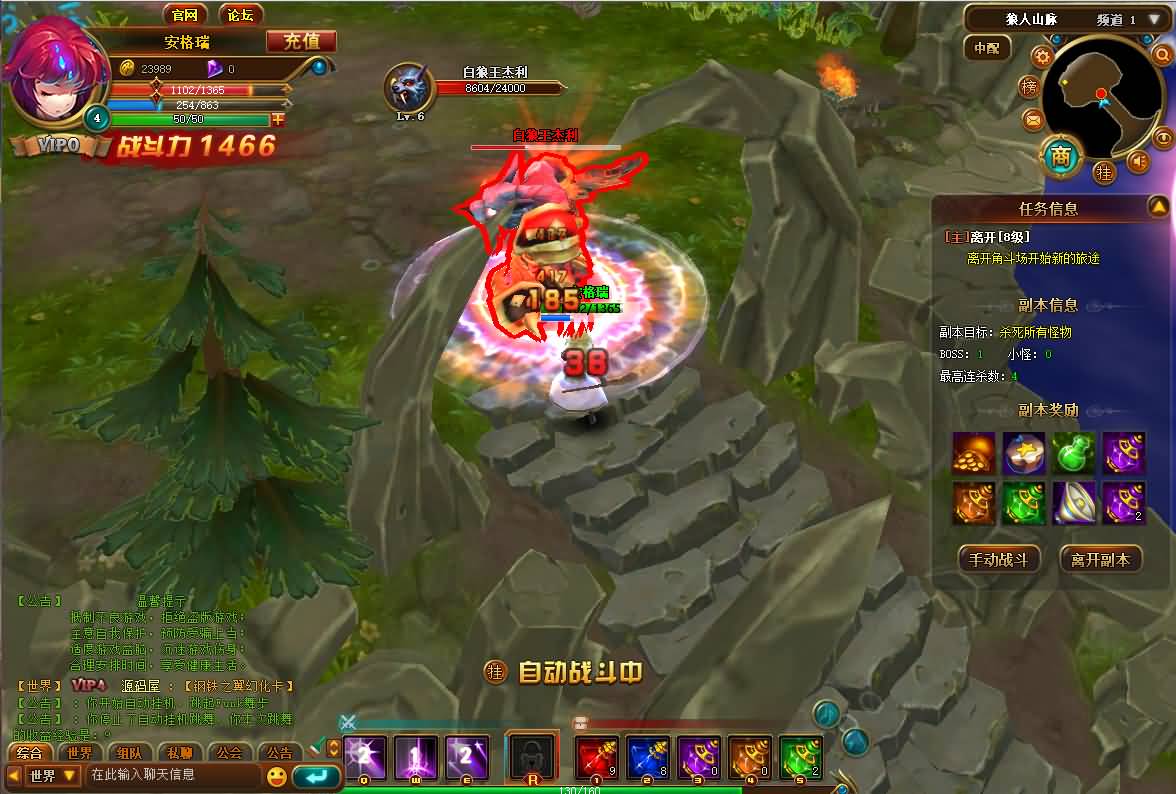Screen dimensions: 1176x794
Task: Open the 论坛 forum button
Action: [240, 14]
